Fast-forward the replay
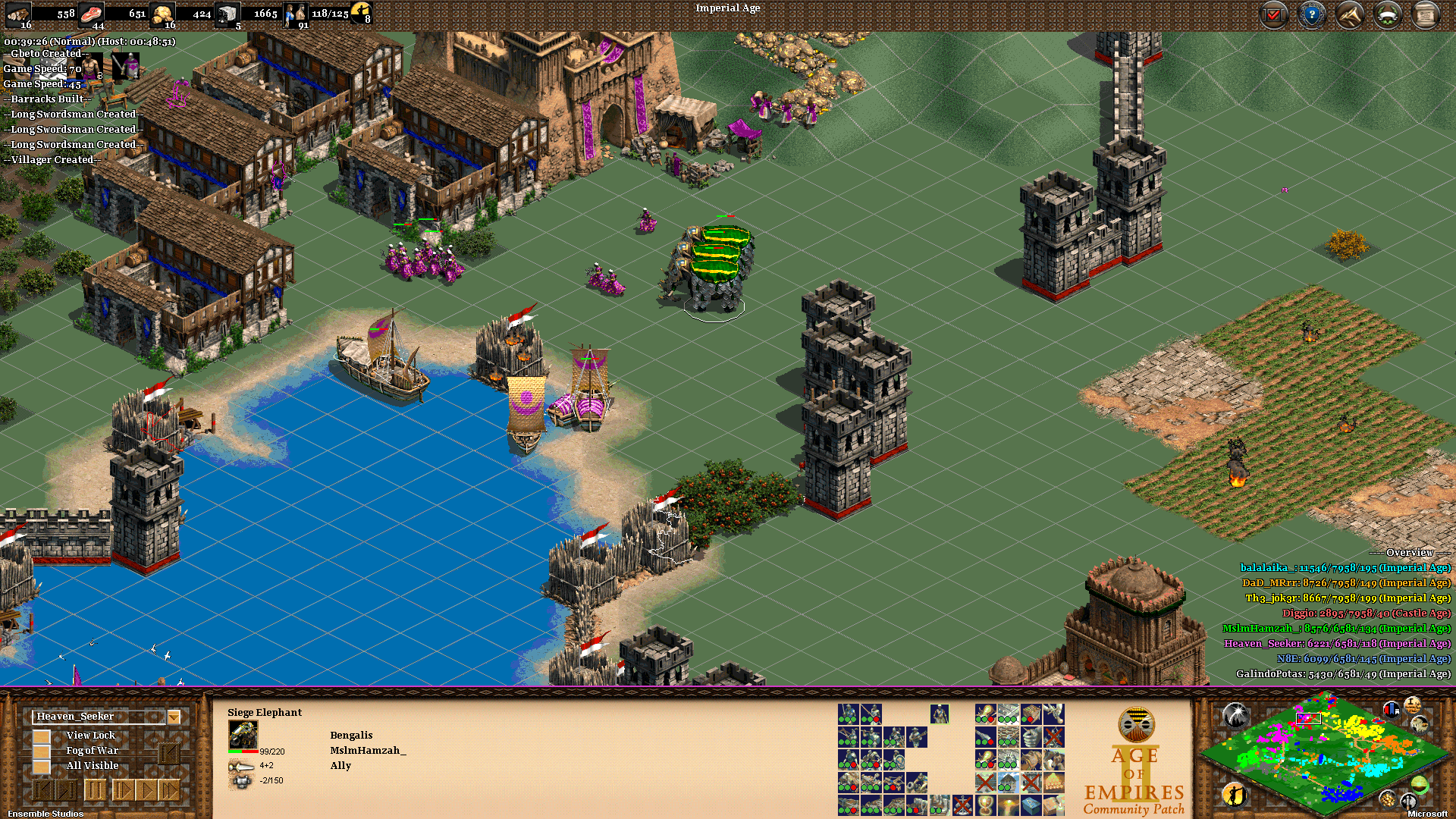 coord(169,791)
